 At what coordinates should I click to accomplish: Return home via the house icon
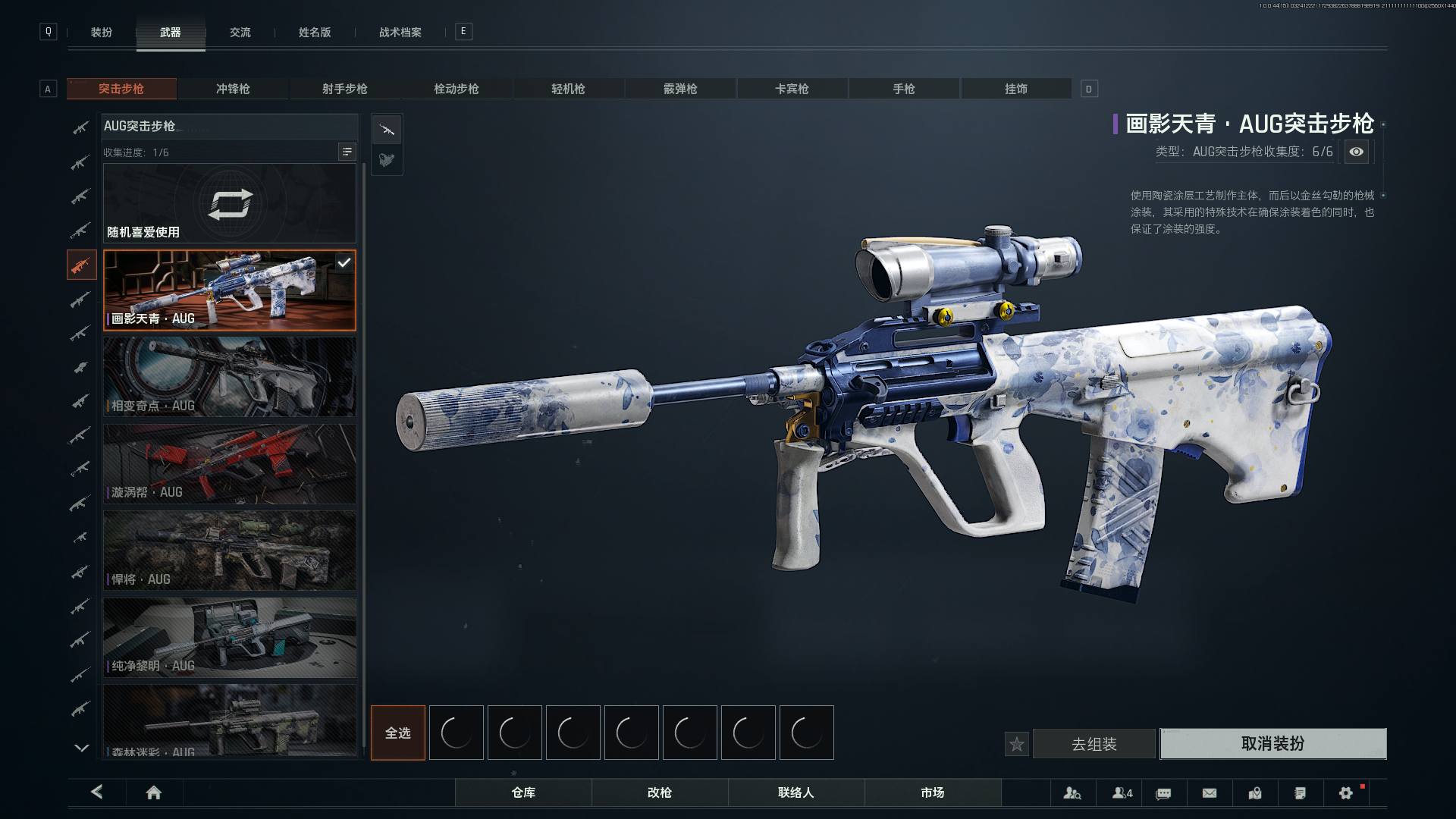click(x=153, y=792)
